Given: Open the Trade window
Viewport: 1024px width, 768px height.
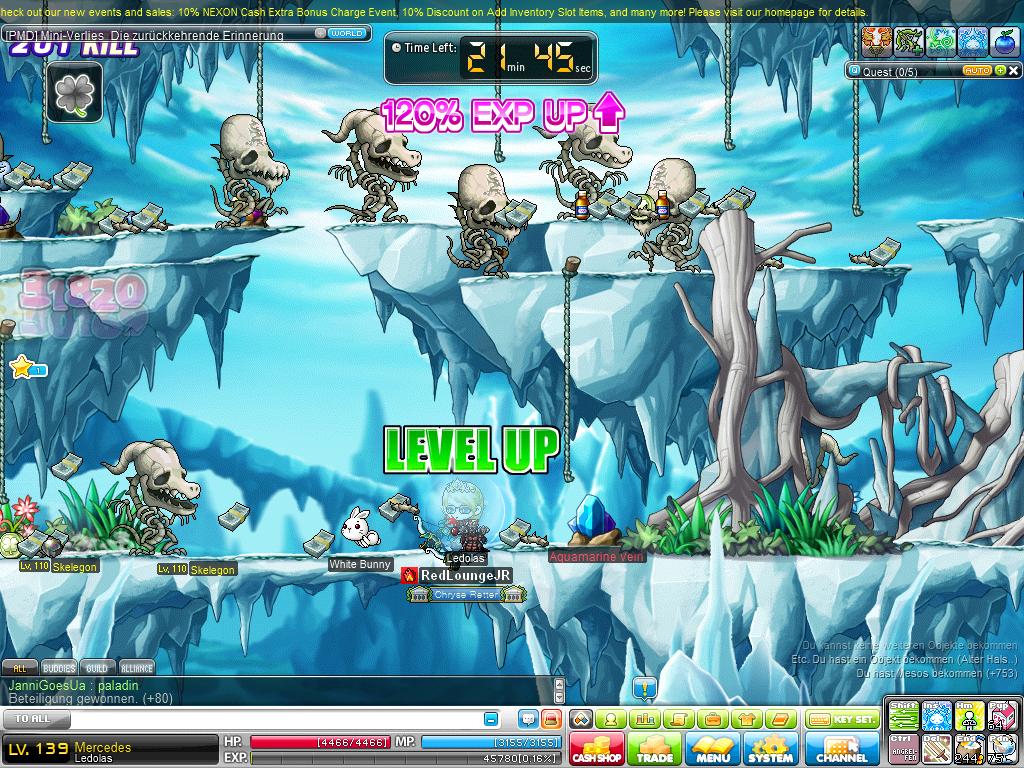Looking at the screenshot, I should 655,749.
